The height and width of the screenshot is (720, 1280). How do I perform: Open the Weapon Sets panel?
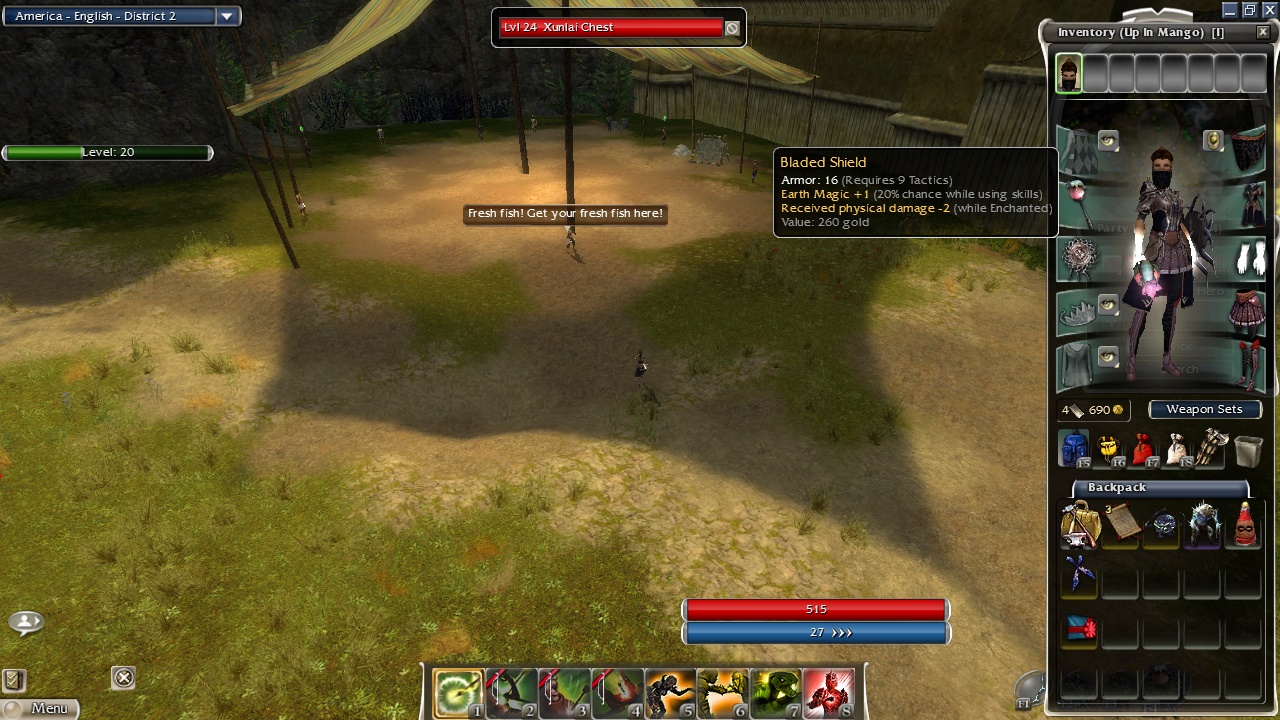1204,409
